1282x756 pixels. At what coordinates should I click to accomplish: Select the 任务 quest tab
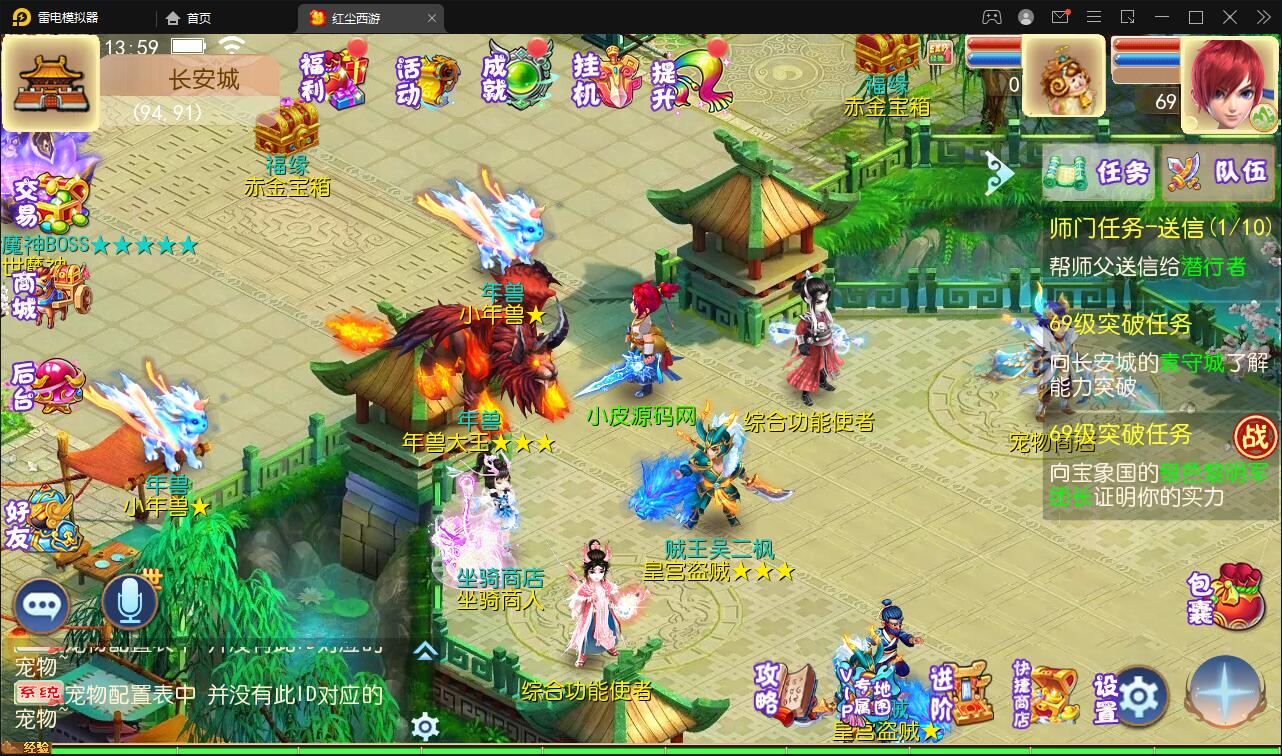(1097, 173)
